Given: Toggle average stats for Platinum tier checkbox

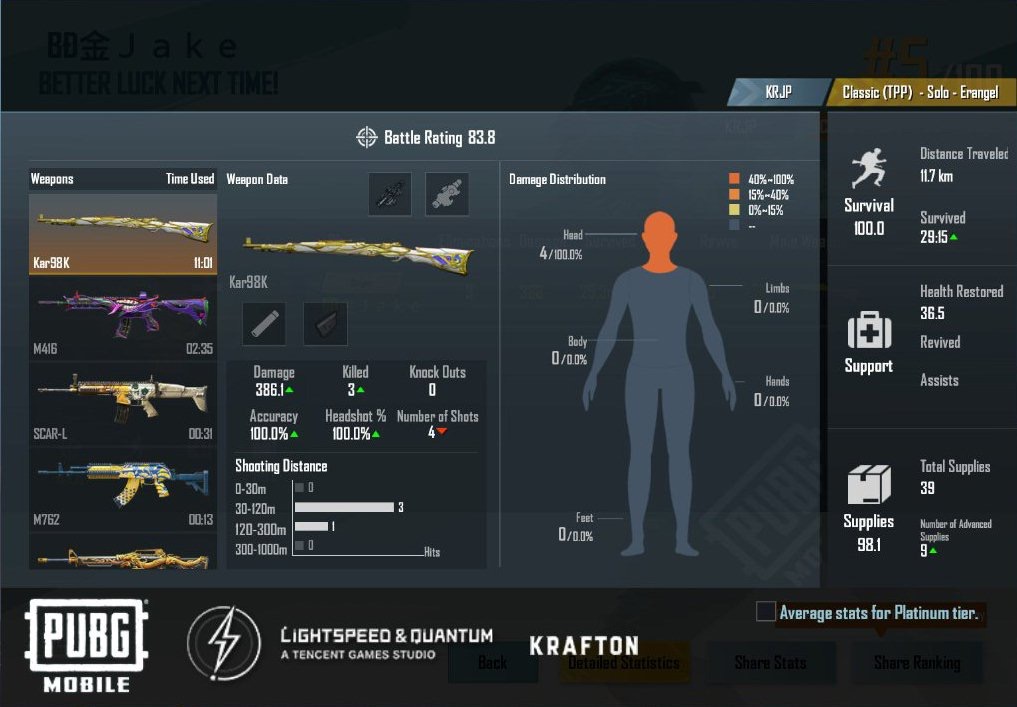Looking at the screenshot, I should [x=766, y=612].
